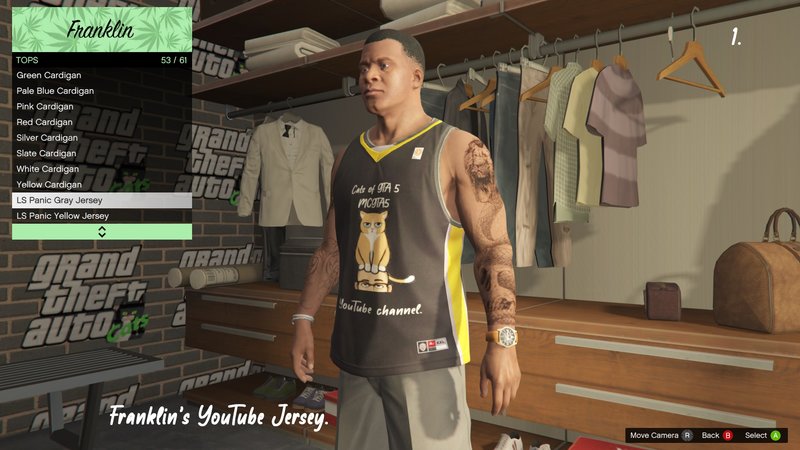
Task: Choose the LS Panic Yellow Jersey
Action: [x=101, y=216]
